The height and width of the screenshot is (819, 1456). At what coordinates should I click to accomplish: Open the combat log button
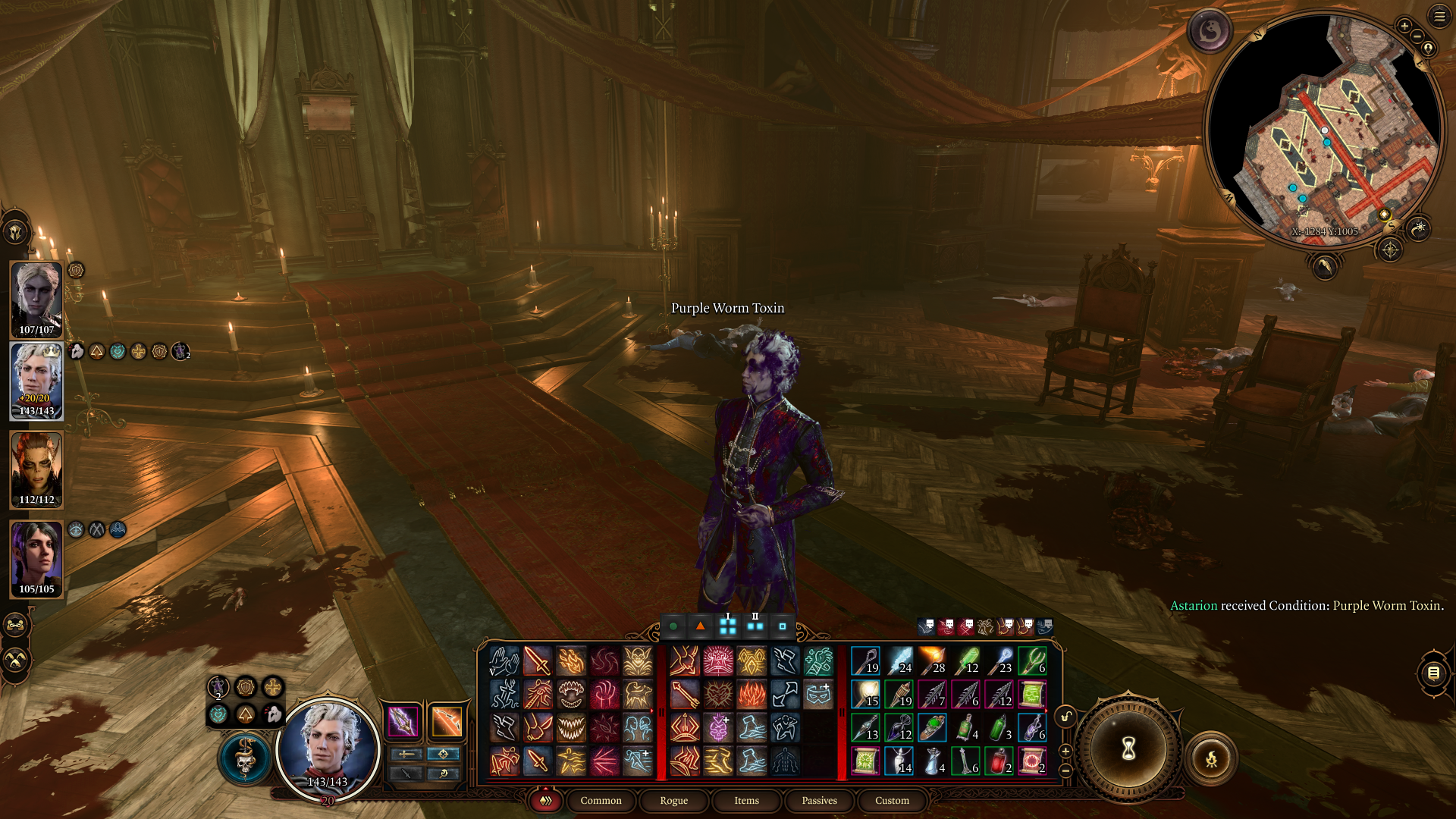1433,673
